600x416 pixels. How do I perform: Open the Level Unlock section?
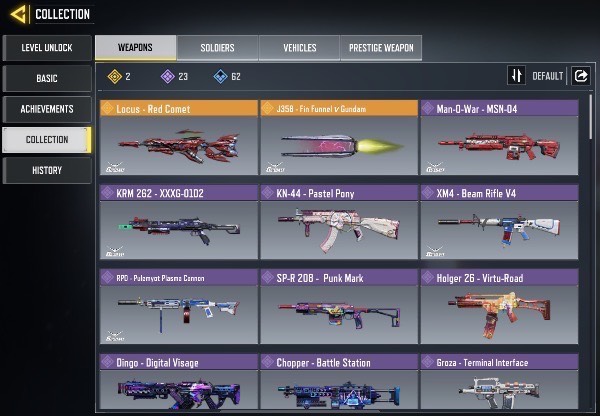(46, 47)
